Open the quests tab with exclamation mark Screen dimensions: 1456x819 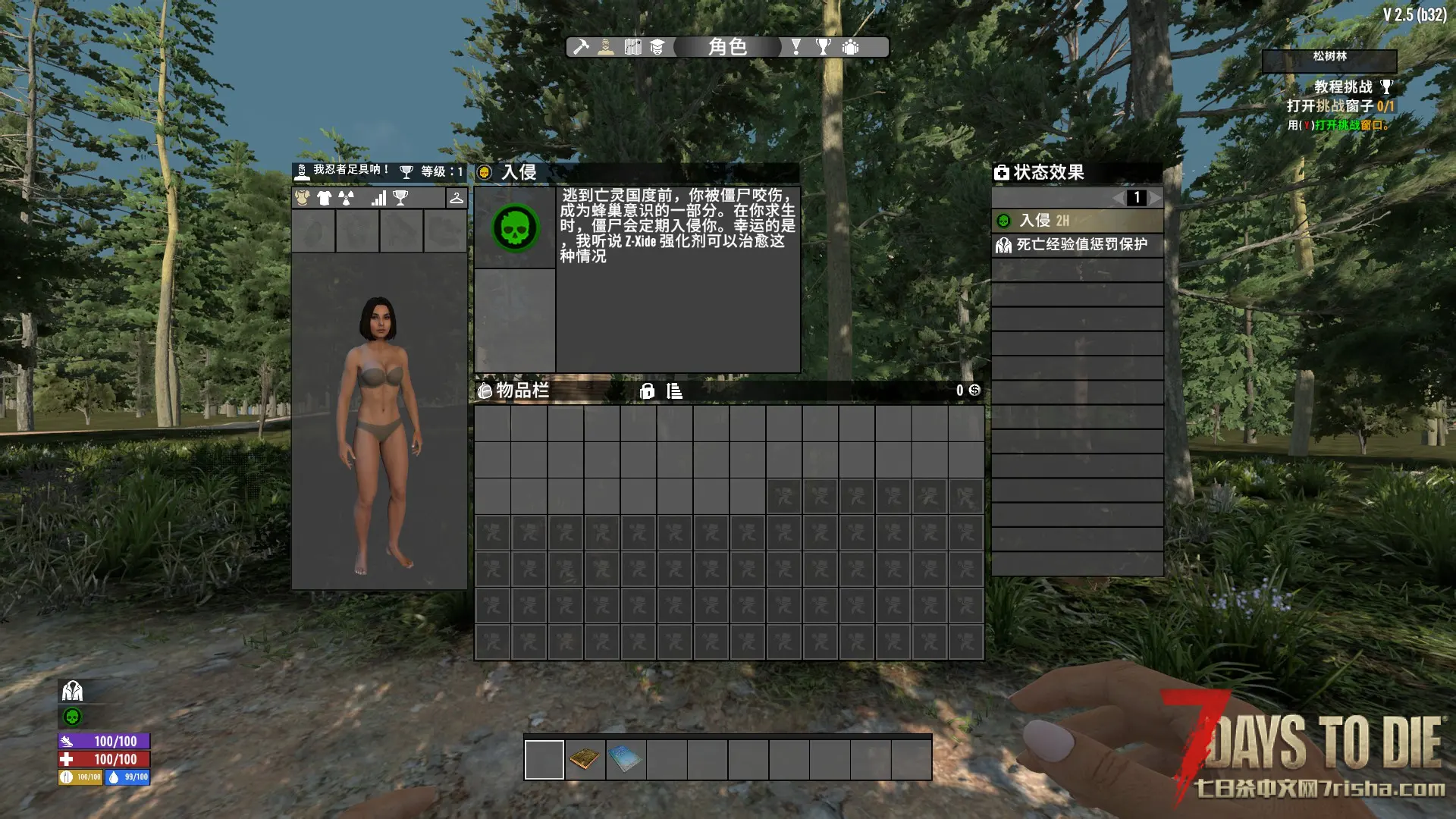click(x=795, y=47)
